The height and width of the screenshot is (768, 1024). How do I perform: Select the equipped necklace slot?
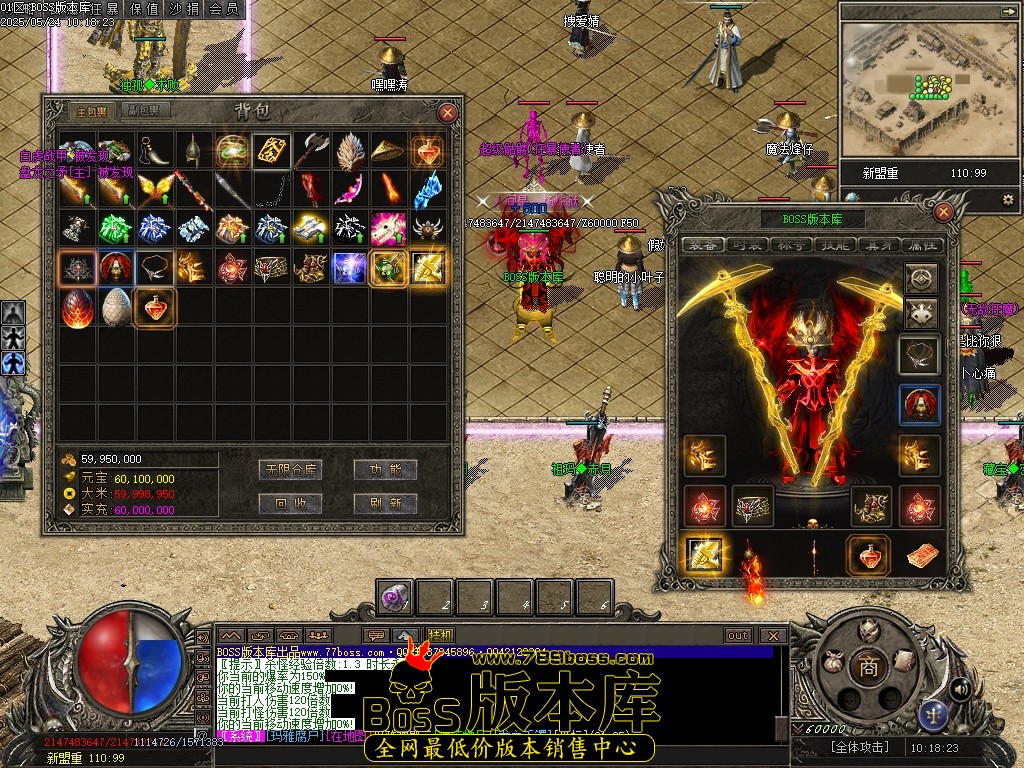(920, 353)
